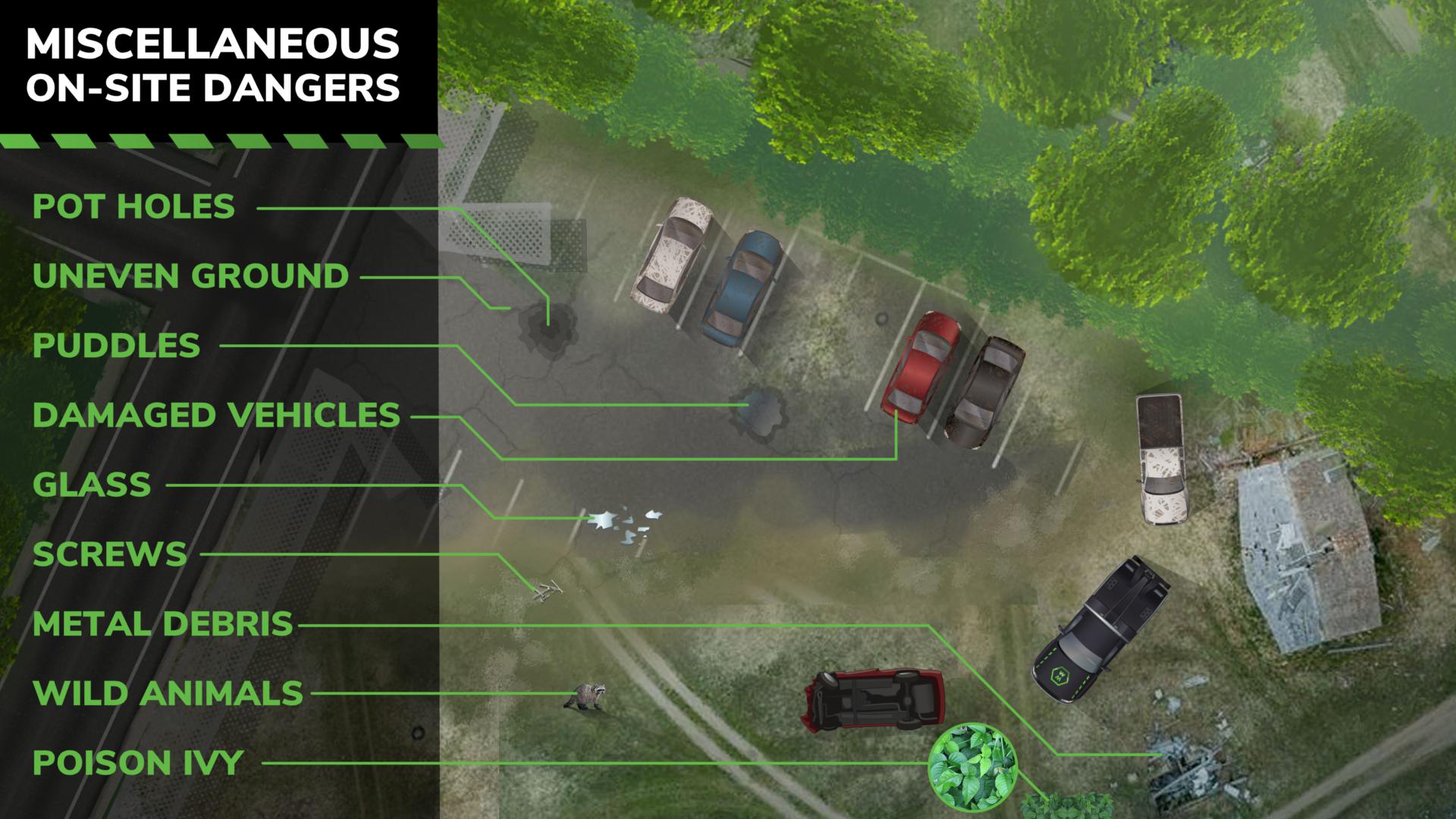Choose the Metal Debris entry
1456x819 pixels.
coord(162,624)
